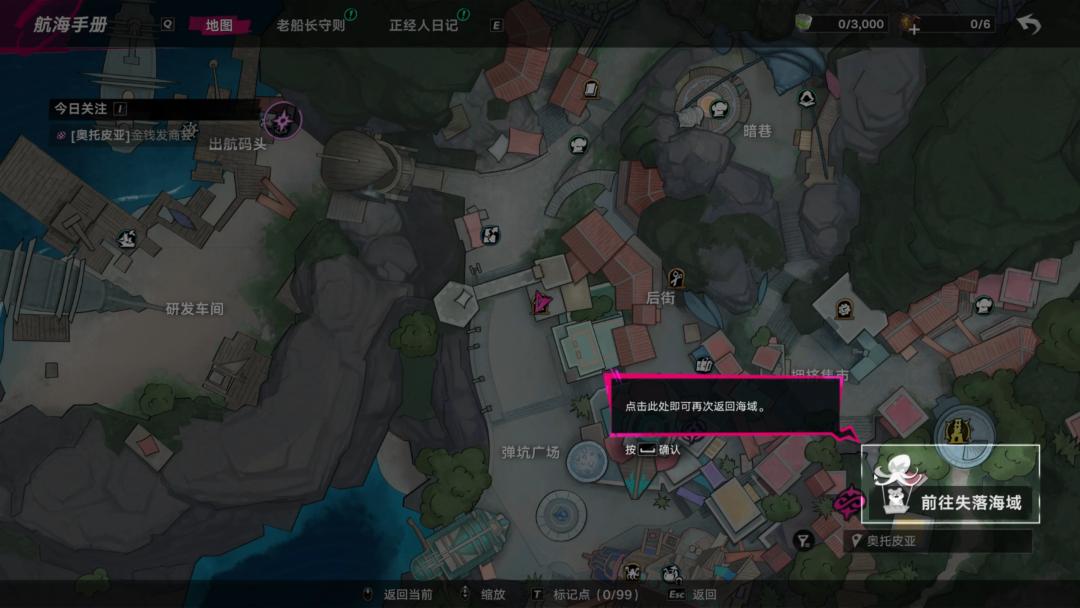1080x608 pixels.
Task: Click the hooded figure marker near 暗巷
Action: (807, 98)
